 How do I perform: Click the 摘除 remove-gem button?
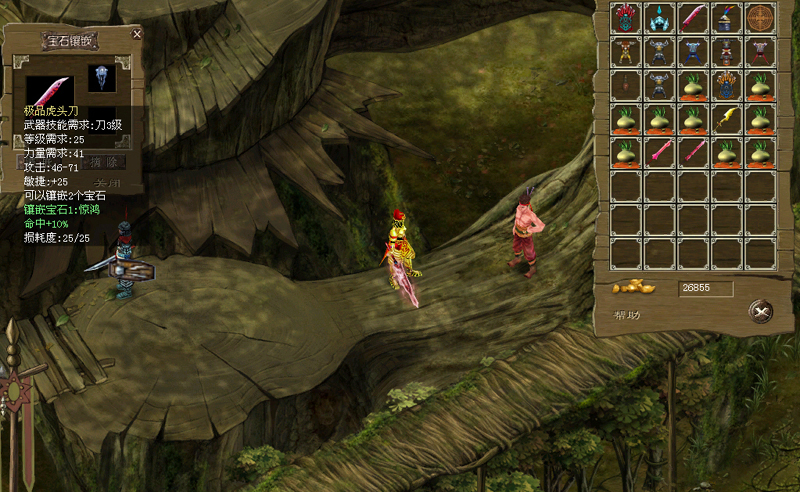(x=103, y=161)
